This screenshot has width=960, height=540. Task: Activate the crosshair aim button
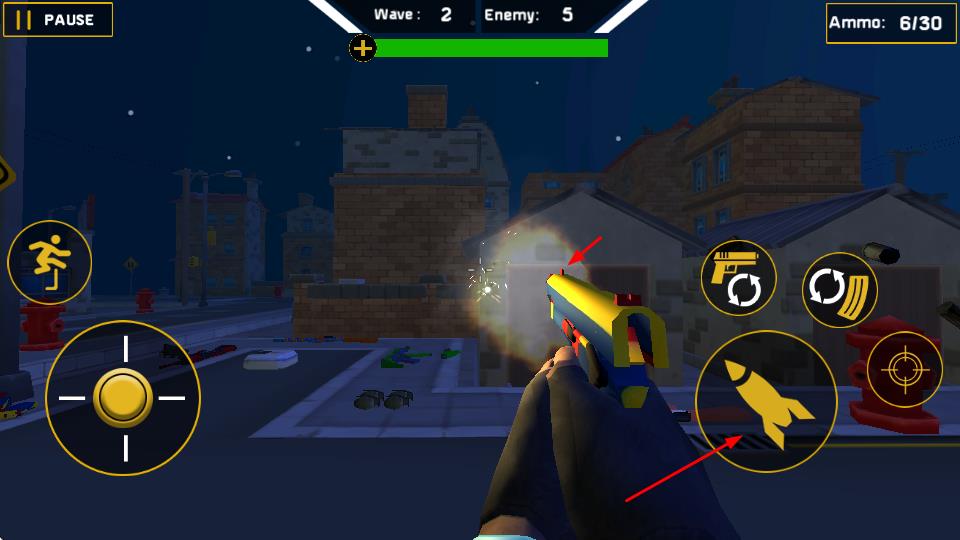pyautogui.click(x=904, y=369)
